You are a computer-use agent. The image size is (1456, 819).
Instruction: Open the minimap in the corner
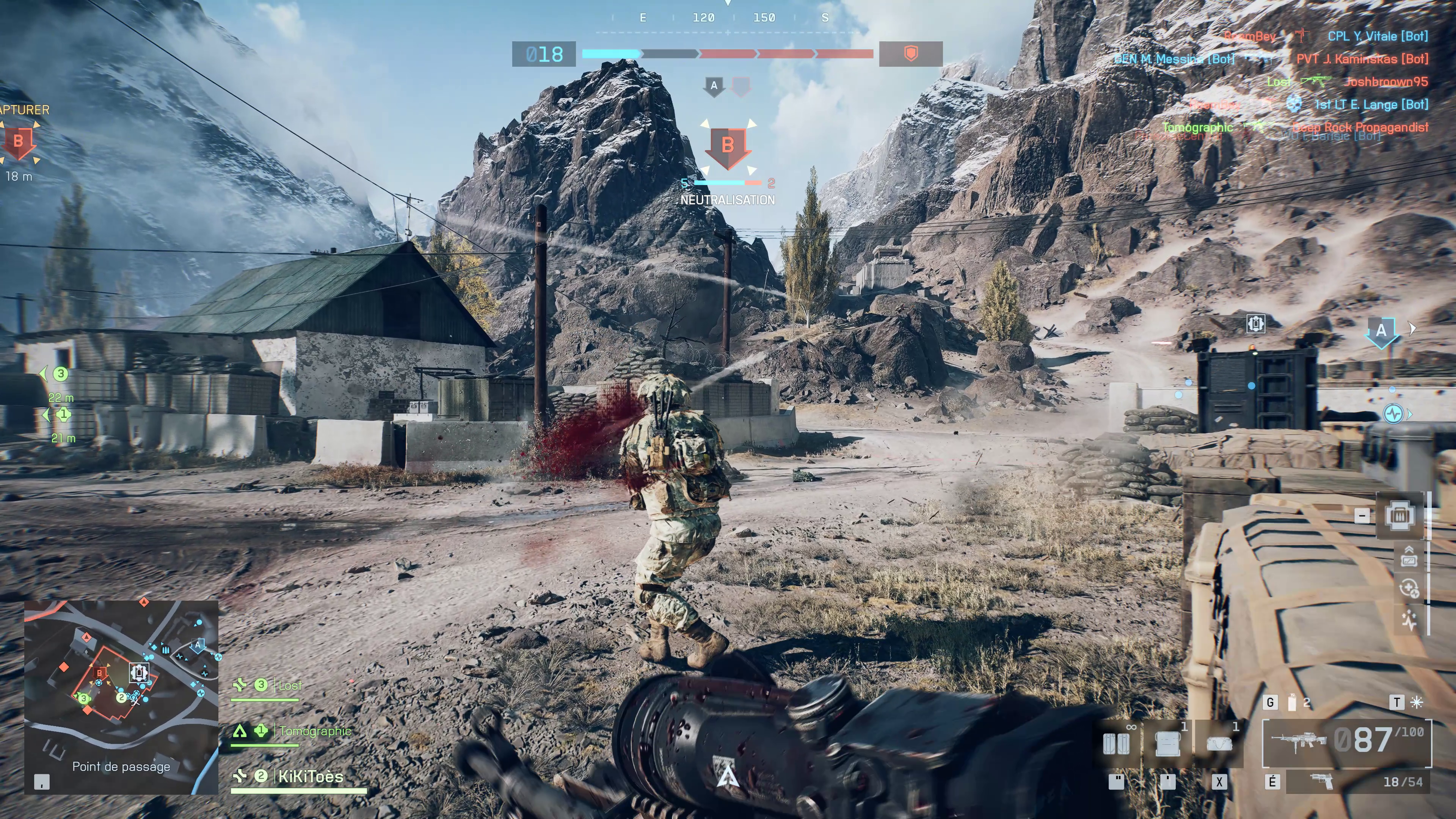(x=121, y=697)
